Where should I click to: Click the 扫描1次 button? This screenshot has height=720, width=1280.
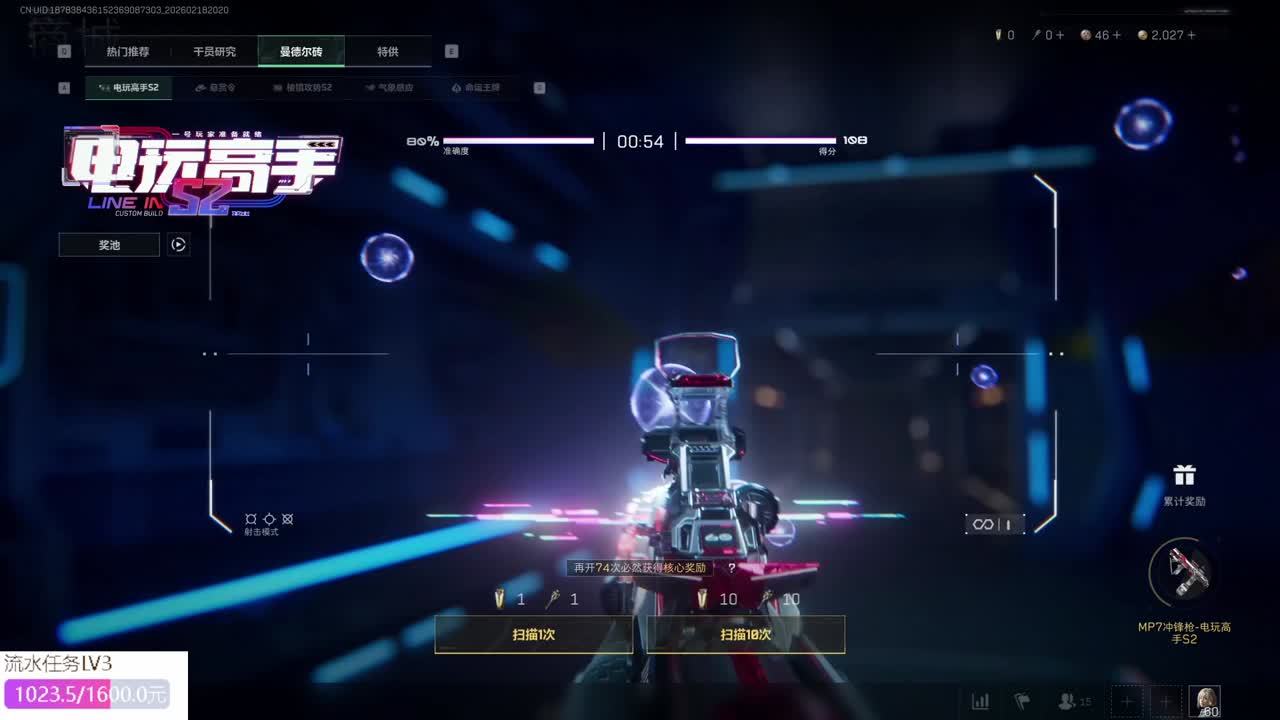tap(534, 634)
